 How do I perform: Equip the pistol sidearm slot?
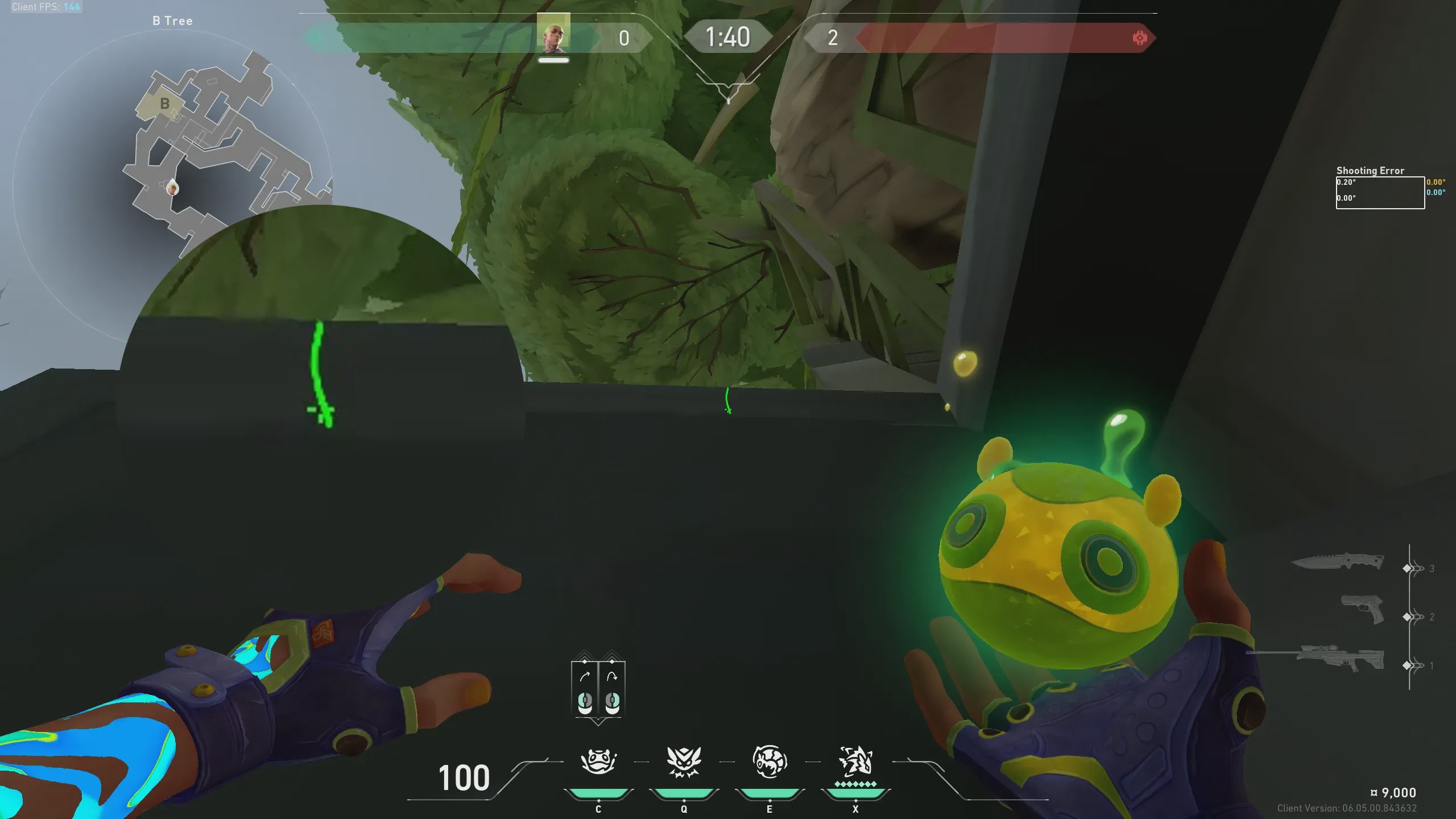point(1362,610)
